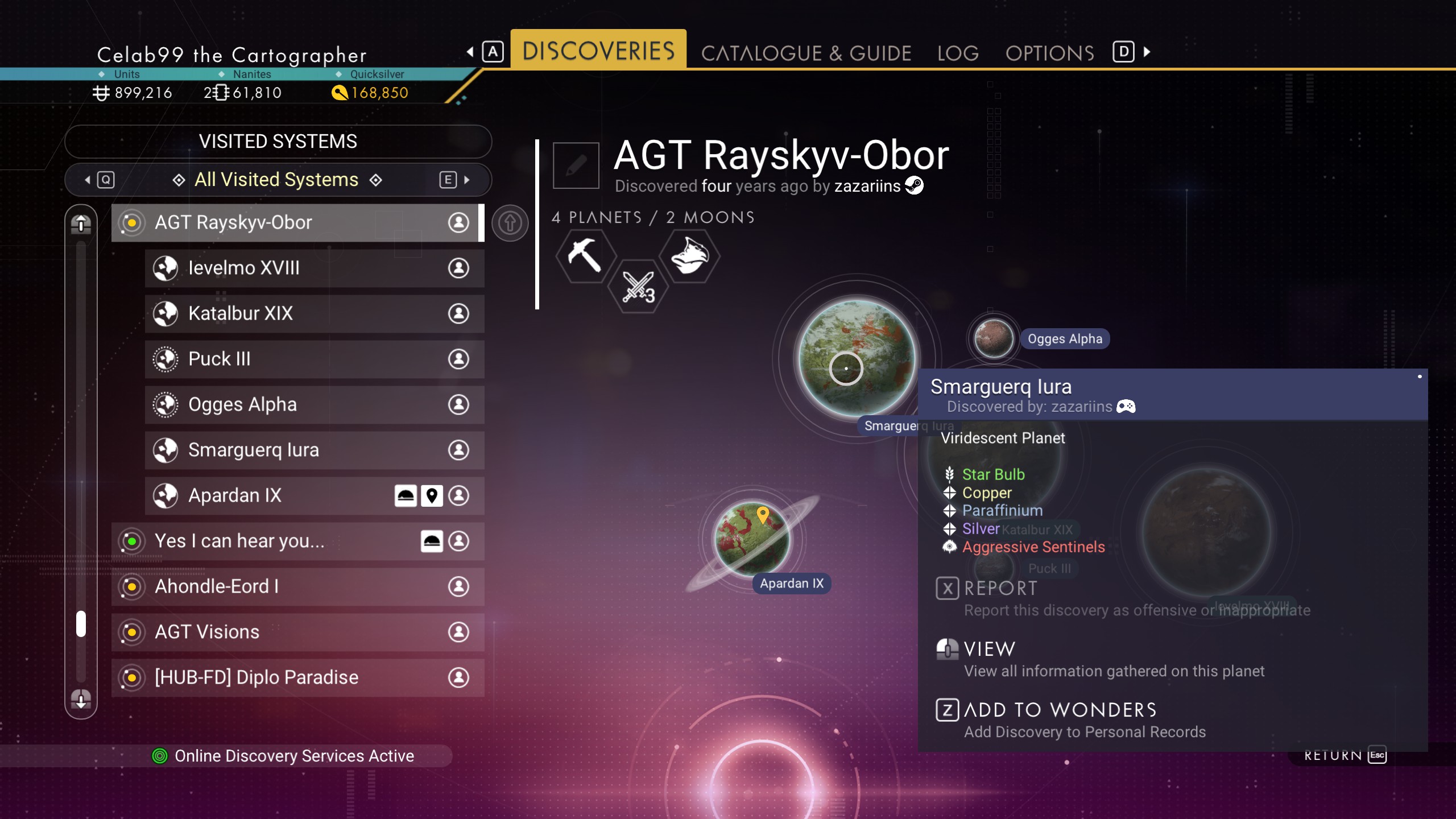Report this discovery as offensive
The width and height of the screenshot is (1456, 819).
[x=1001, y=589]
